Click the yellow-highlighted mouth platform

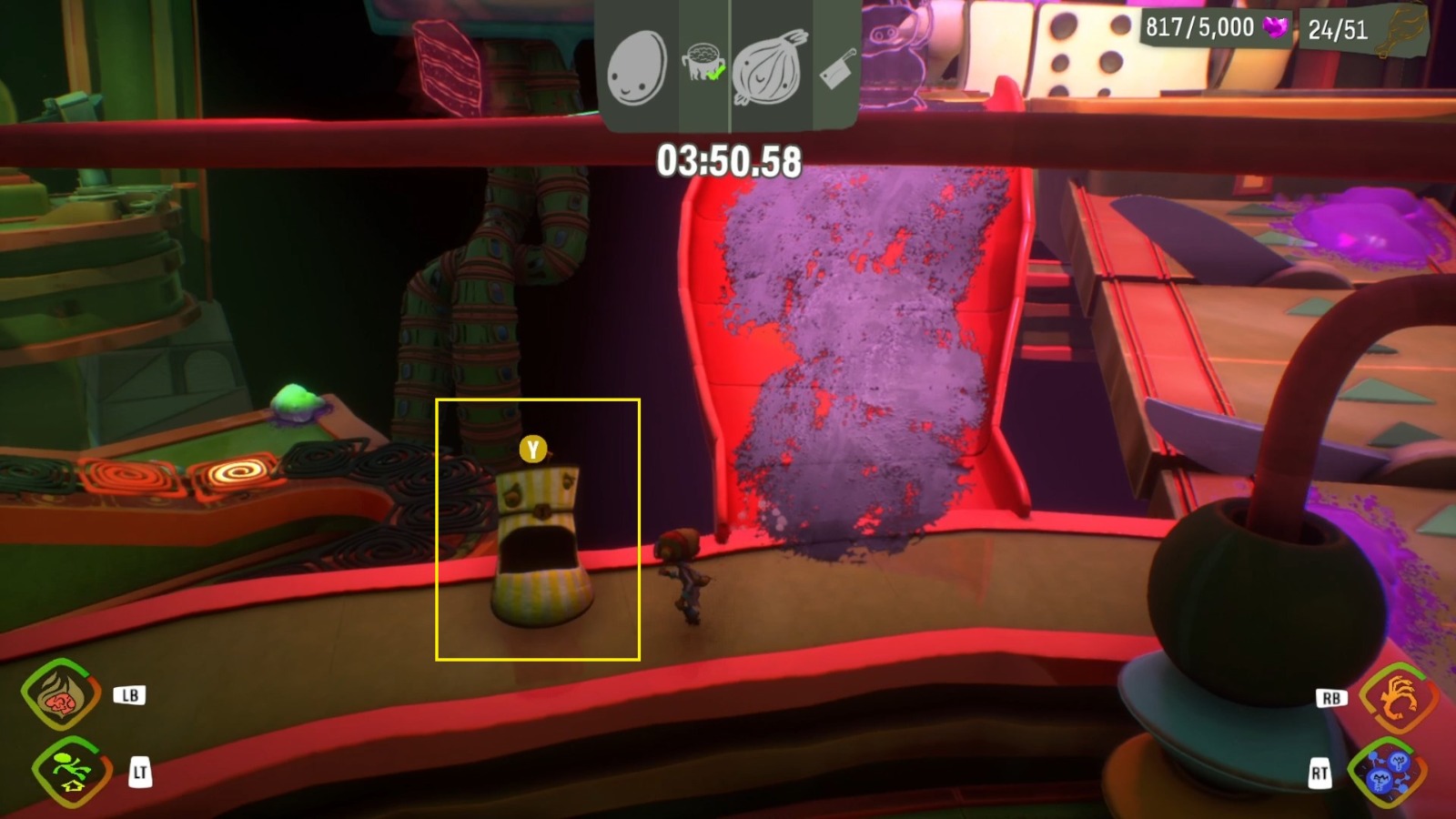(541, 546)
